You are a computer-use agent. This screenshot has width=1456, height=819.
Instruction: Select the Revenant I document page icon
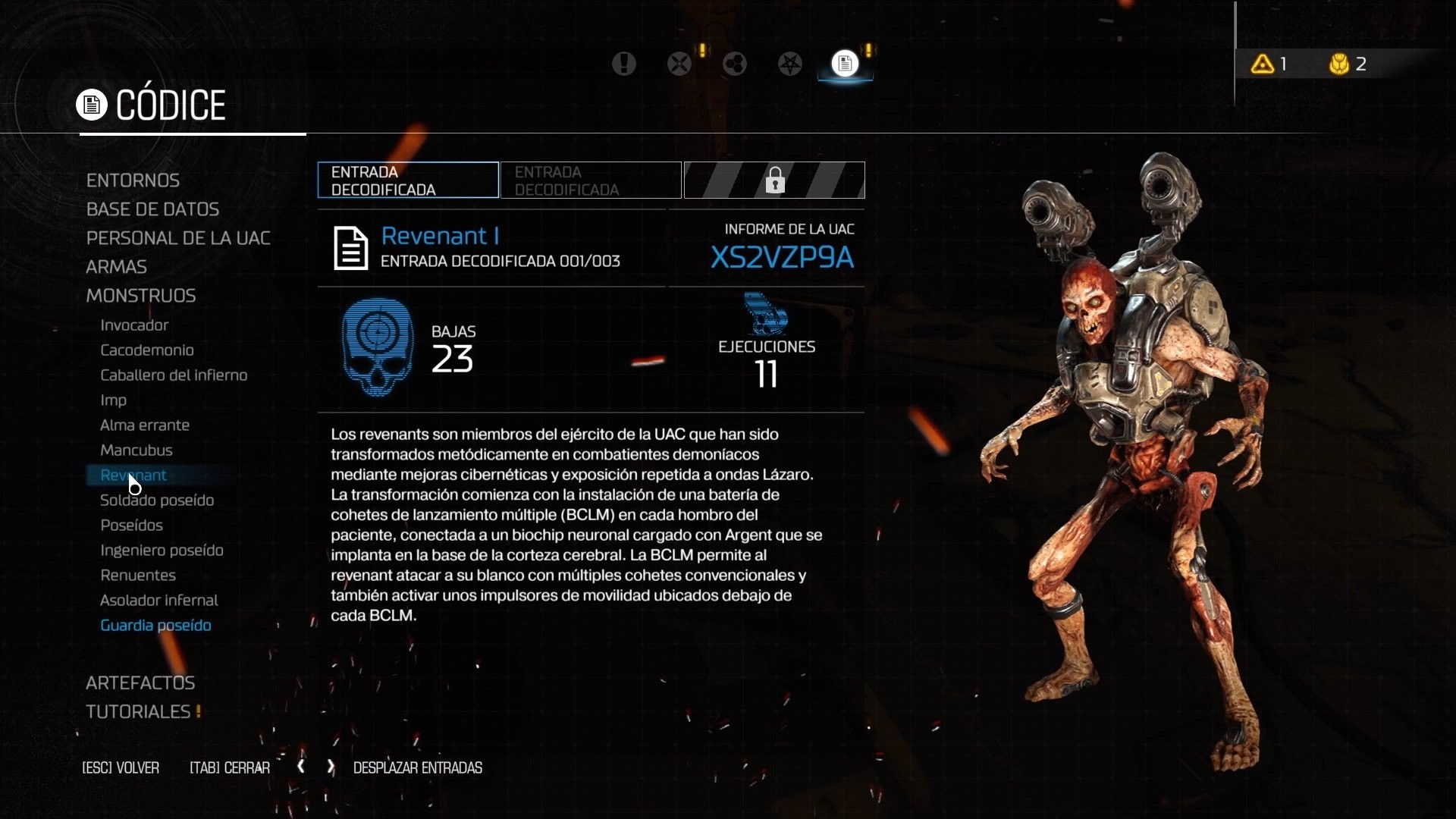click(350, 248)
